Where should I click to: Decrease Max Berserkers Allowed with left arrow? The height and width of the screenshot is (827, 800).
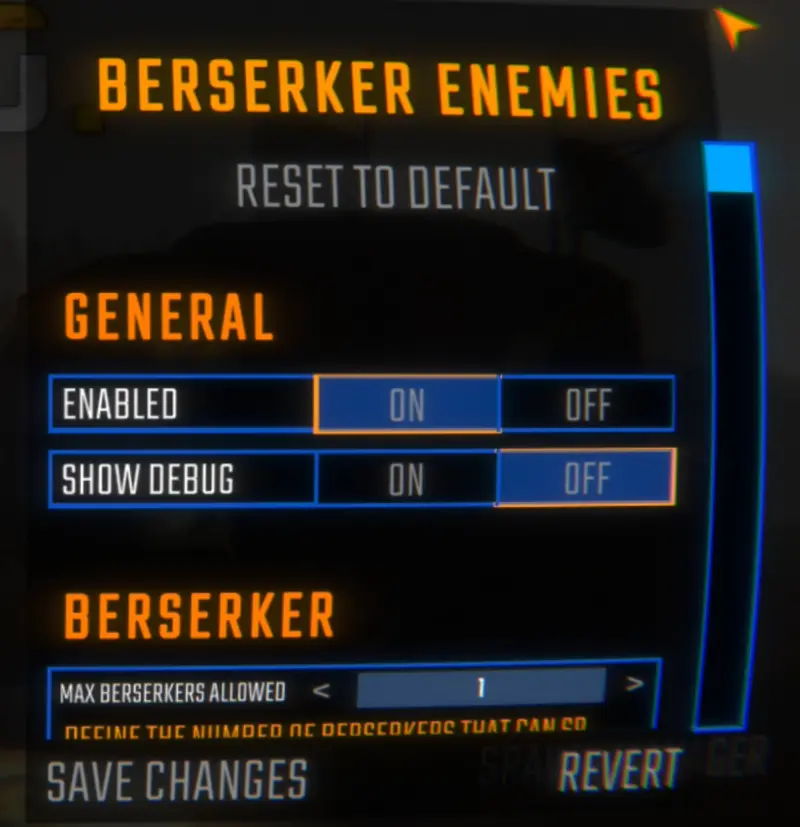[x=321, y=688]
